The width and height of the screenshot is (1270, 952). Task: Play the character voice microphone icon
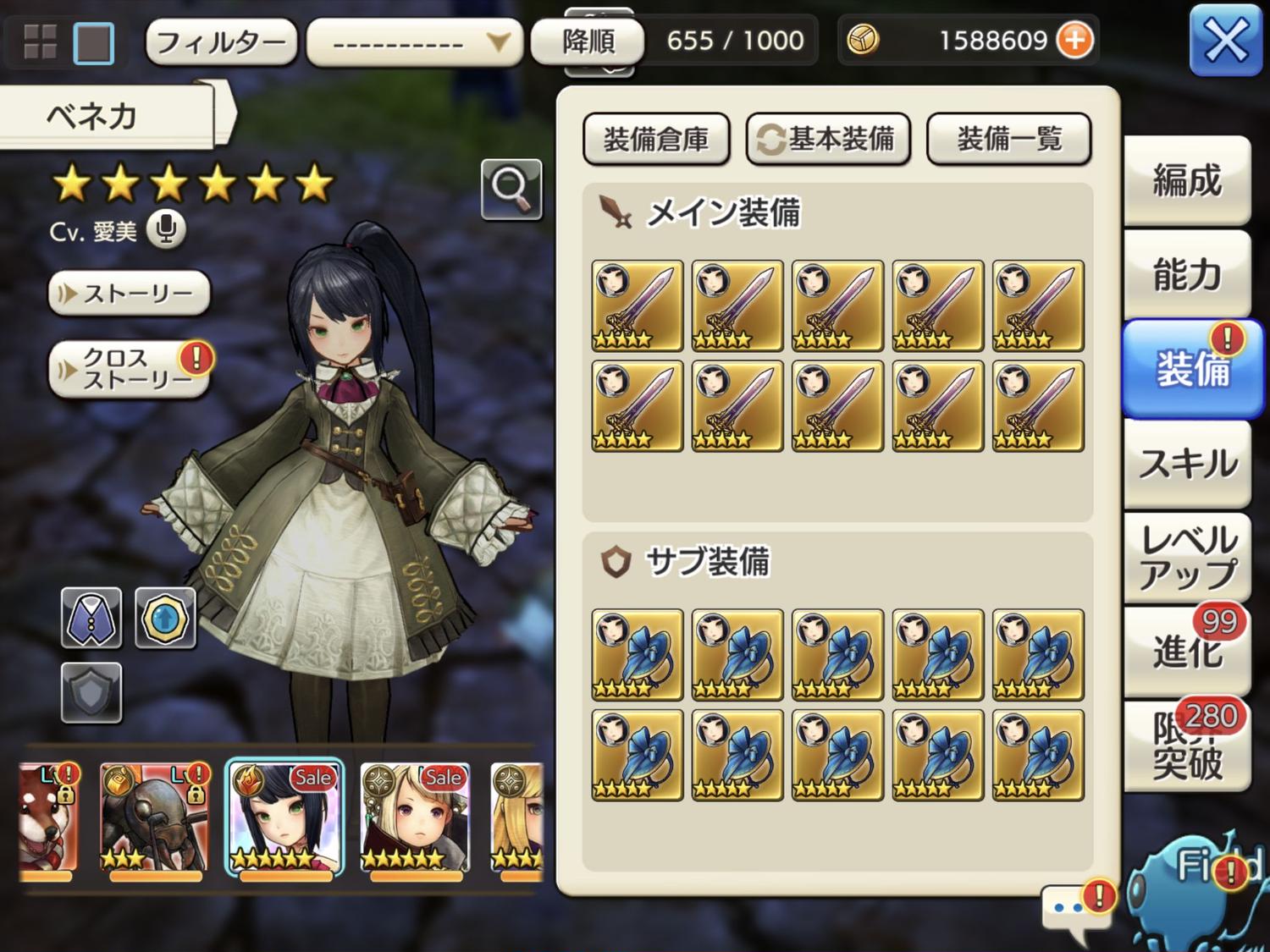click(166, 228)
